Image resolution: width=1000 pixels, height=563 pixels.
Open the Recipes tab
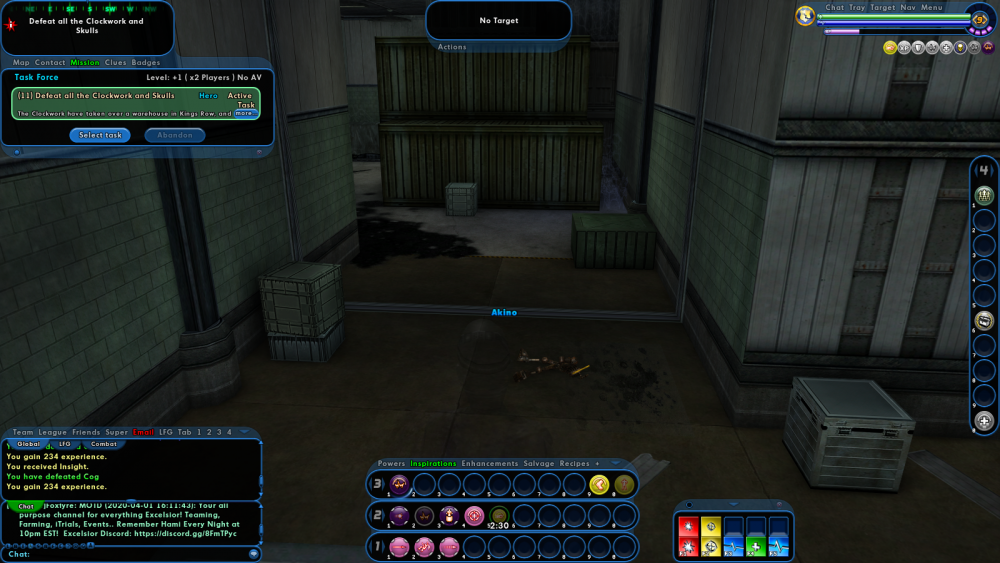[x=575, y=464]
